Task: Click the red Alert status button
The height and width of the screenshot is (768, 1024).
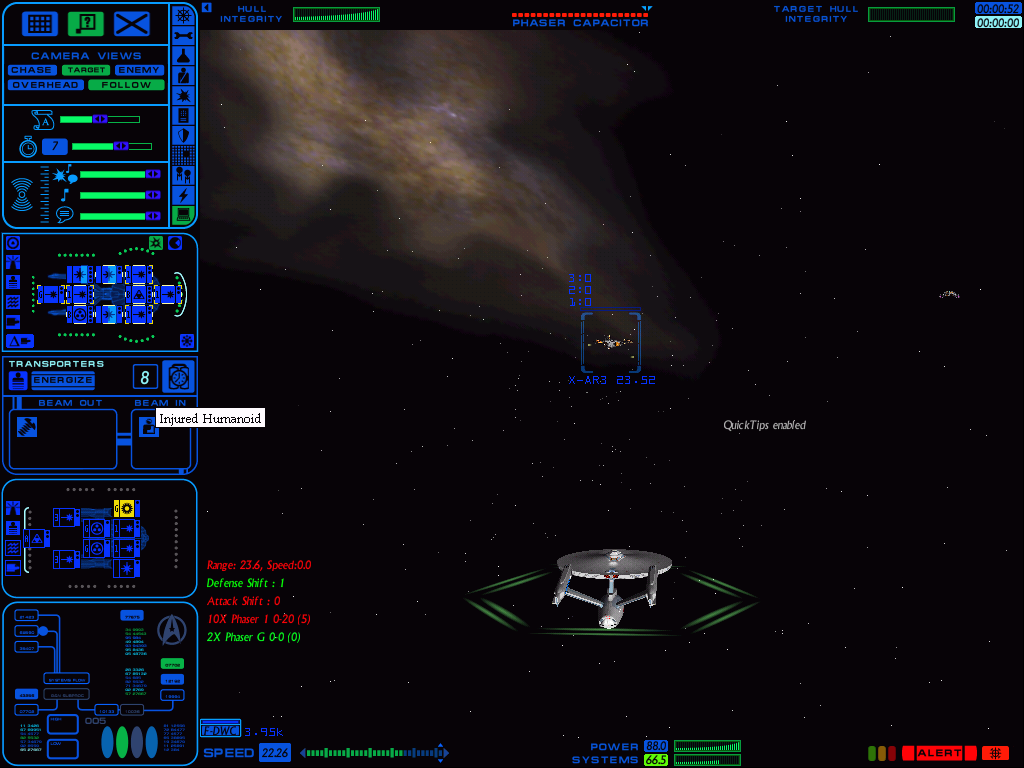Action: pyautogui.click(x=939, y=753)
